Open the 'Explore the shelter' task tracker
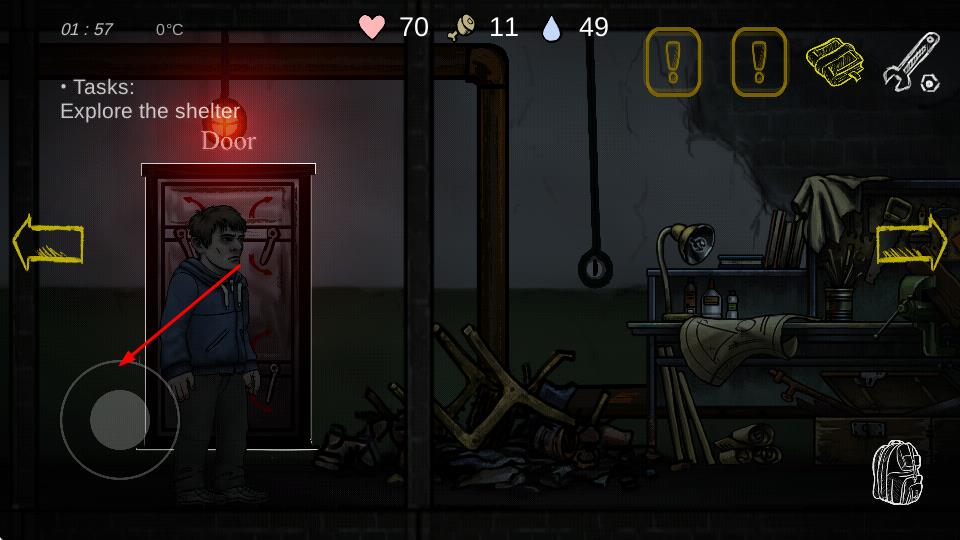The height and width of the screenshot is (540, 960). pyautogui.click(x=150, y=100)
